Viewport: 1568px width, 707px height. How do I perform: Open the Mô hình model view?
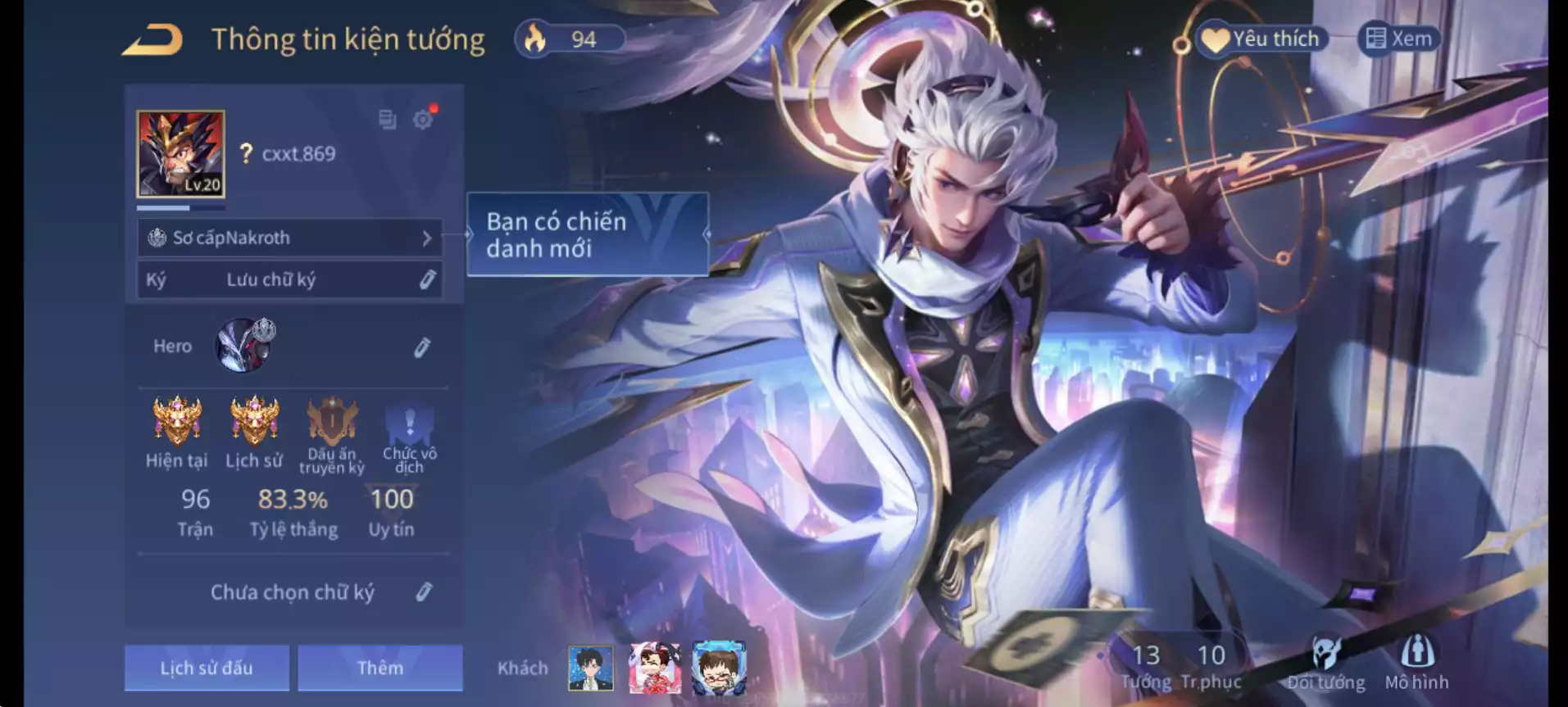1416,664
